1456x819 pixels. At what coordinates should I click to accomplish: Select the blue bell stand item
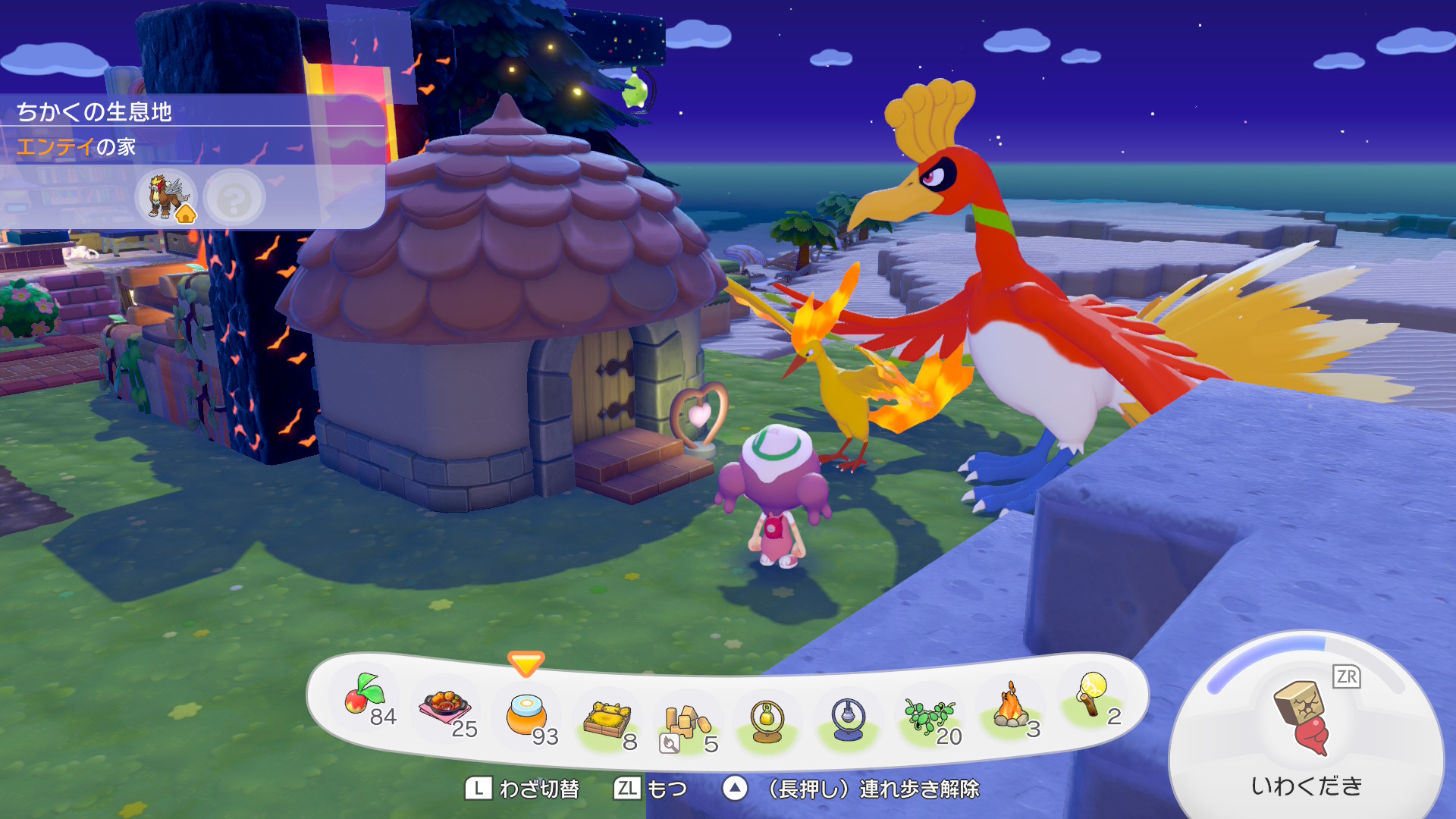pyautogui.click(x=848, y=719)
